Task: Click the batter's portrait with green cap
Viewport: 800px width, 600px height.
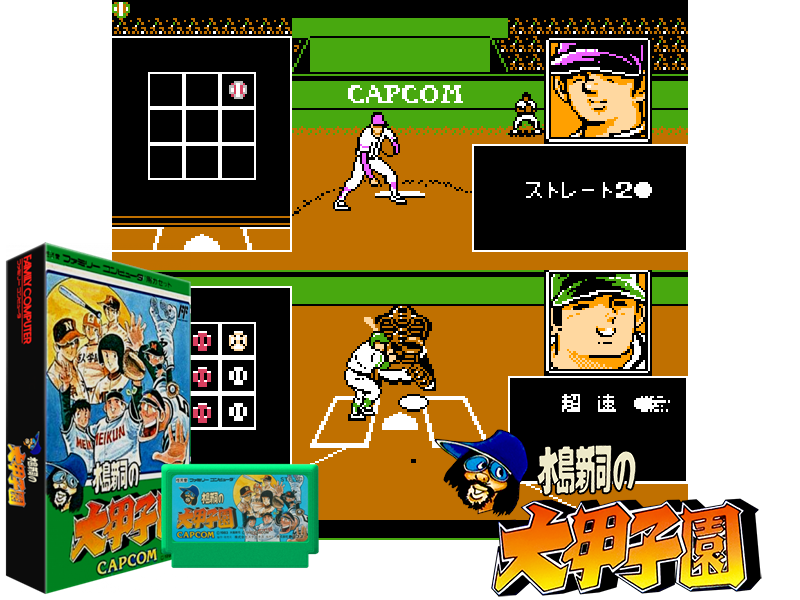Action: (x=598, y=320)
